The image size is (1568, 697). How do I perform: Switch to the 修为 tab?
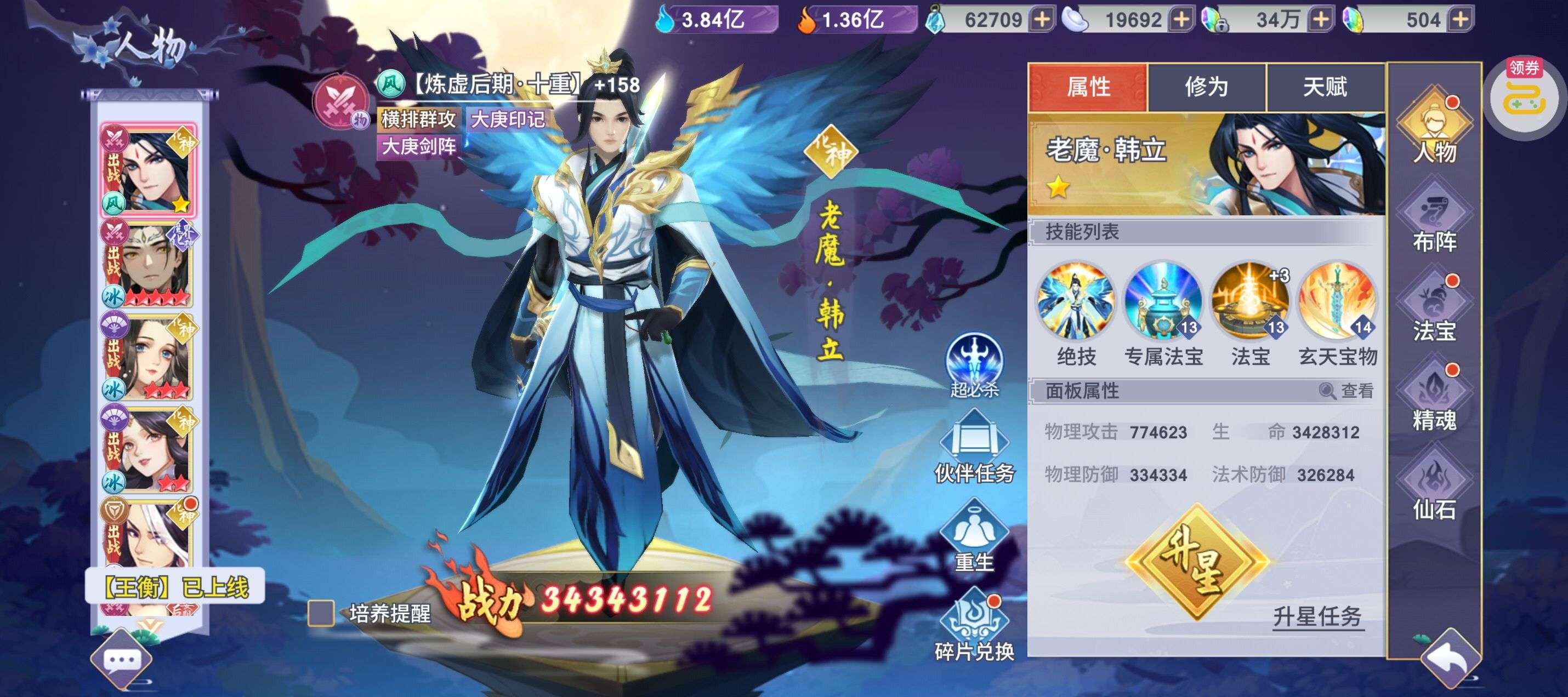pos(1206,87)
